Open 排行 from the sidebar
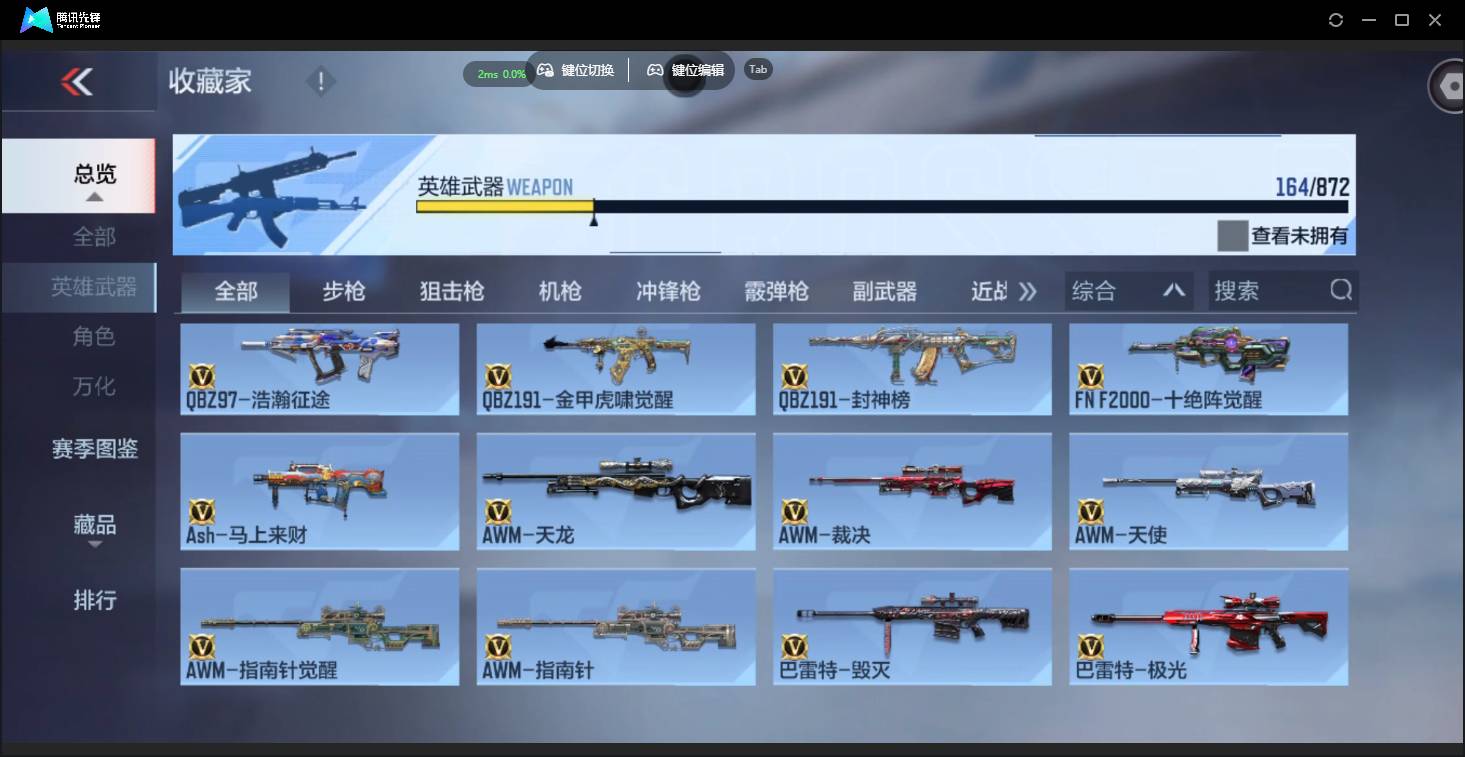 click(93, 600)
